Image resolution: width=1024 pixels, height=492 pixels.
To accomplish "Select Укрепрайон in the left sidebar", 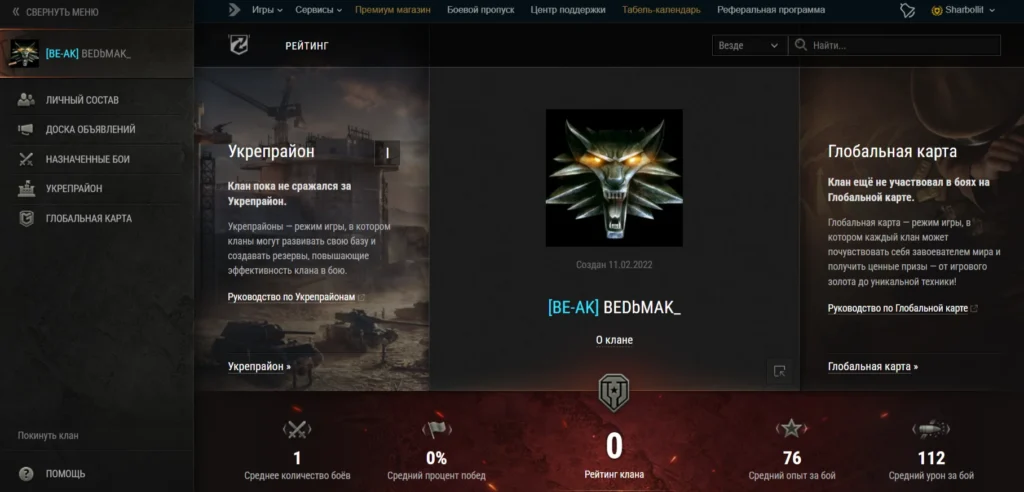I will tap(73, 188).
